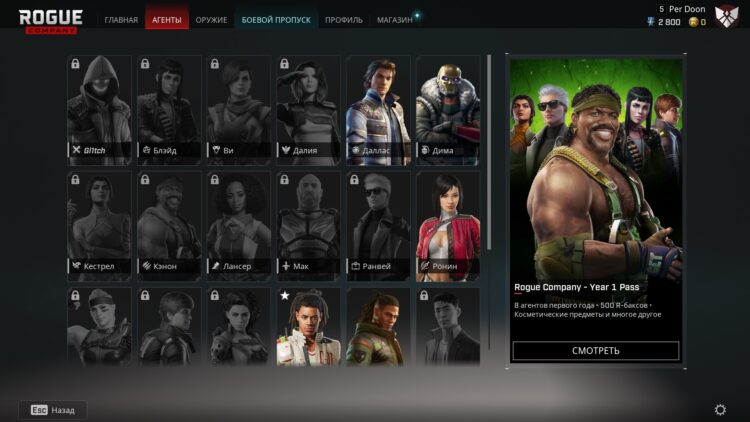
Task: Choose the agent Мак card
Action: 308,226
